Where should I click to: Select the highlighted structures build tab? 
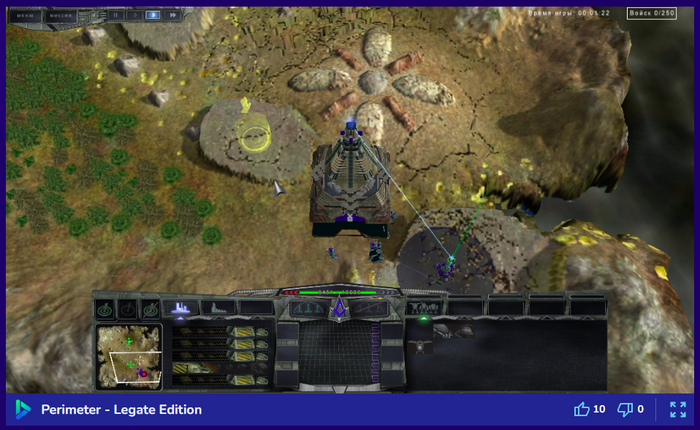[181, 309]
